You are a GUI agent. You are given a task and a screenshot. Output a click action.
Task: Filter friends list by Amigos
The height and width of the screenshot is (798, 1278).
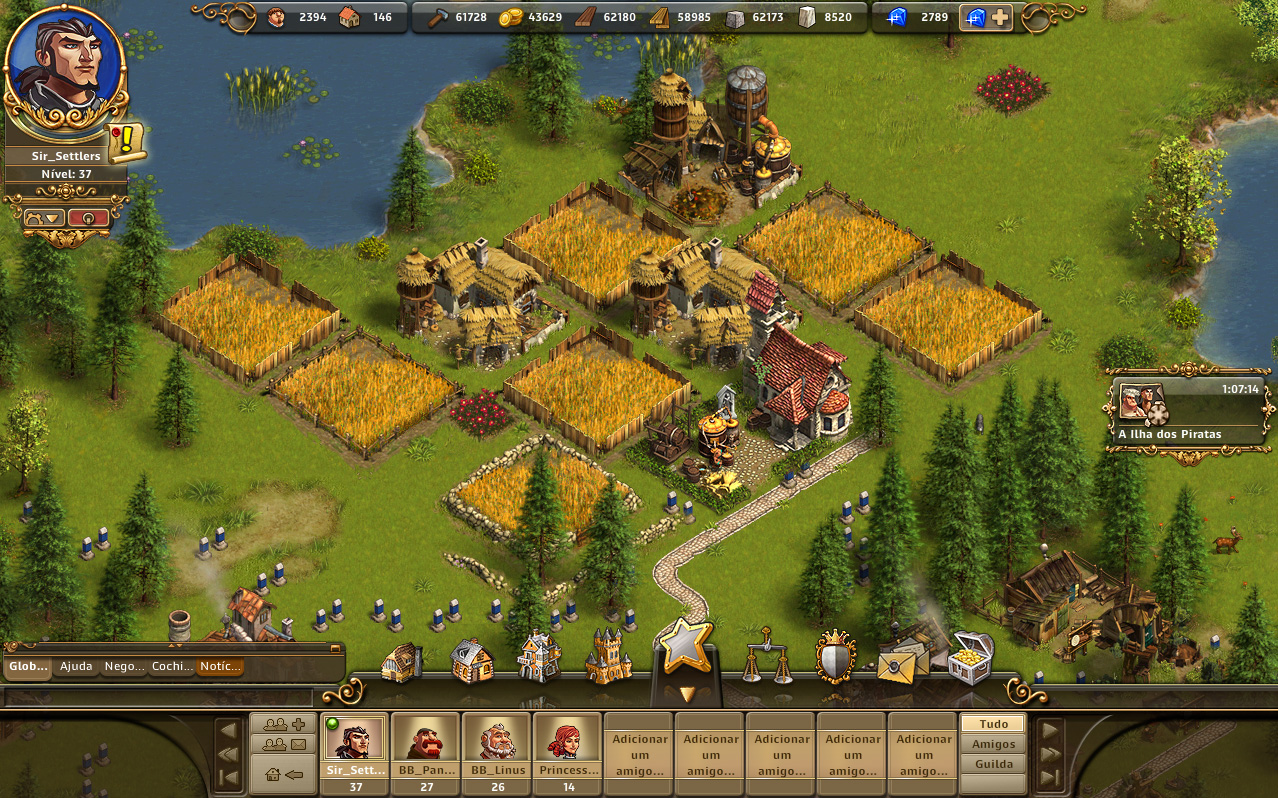pyautogui.click(x=993, y=744)
